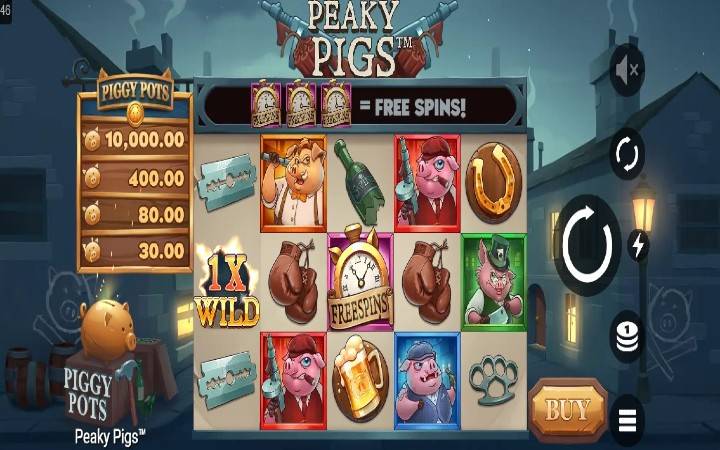Toggle the muted speaker sound icon
Screen dimensions: 720x450
[628, 71]
